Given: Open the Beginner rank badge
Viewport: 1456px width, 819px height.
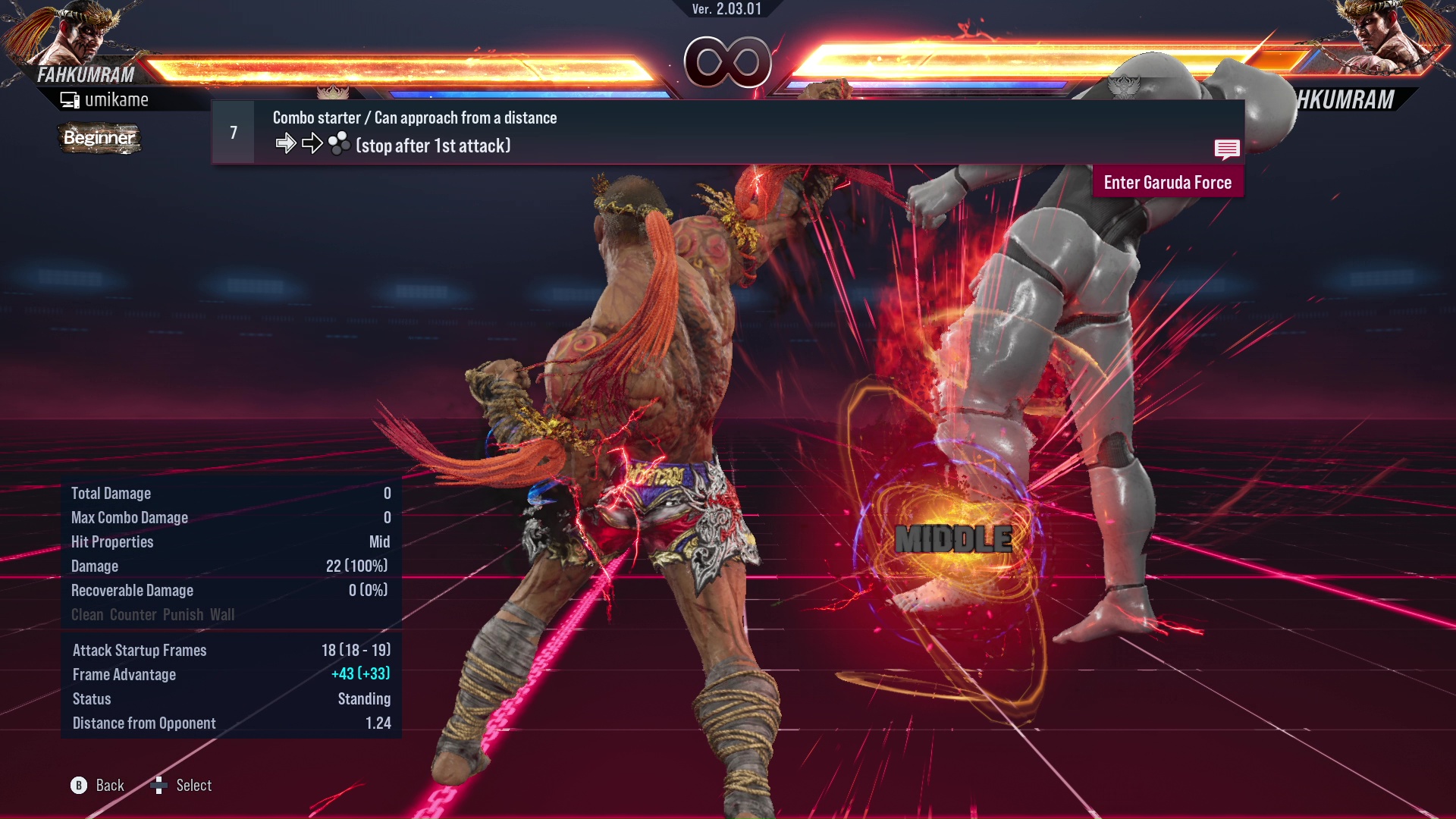Looking at the screenshot, I should [x=99, y=139].
